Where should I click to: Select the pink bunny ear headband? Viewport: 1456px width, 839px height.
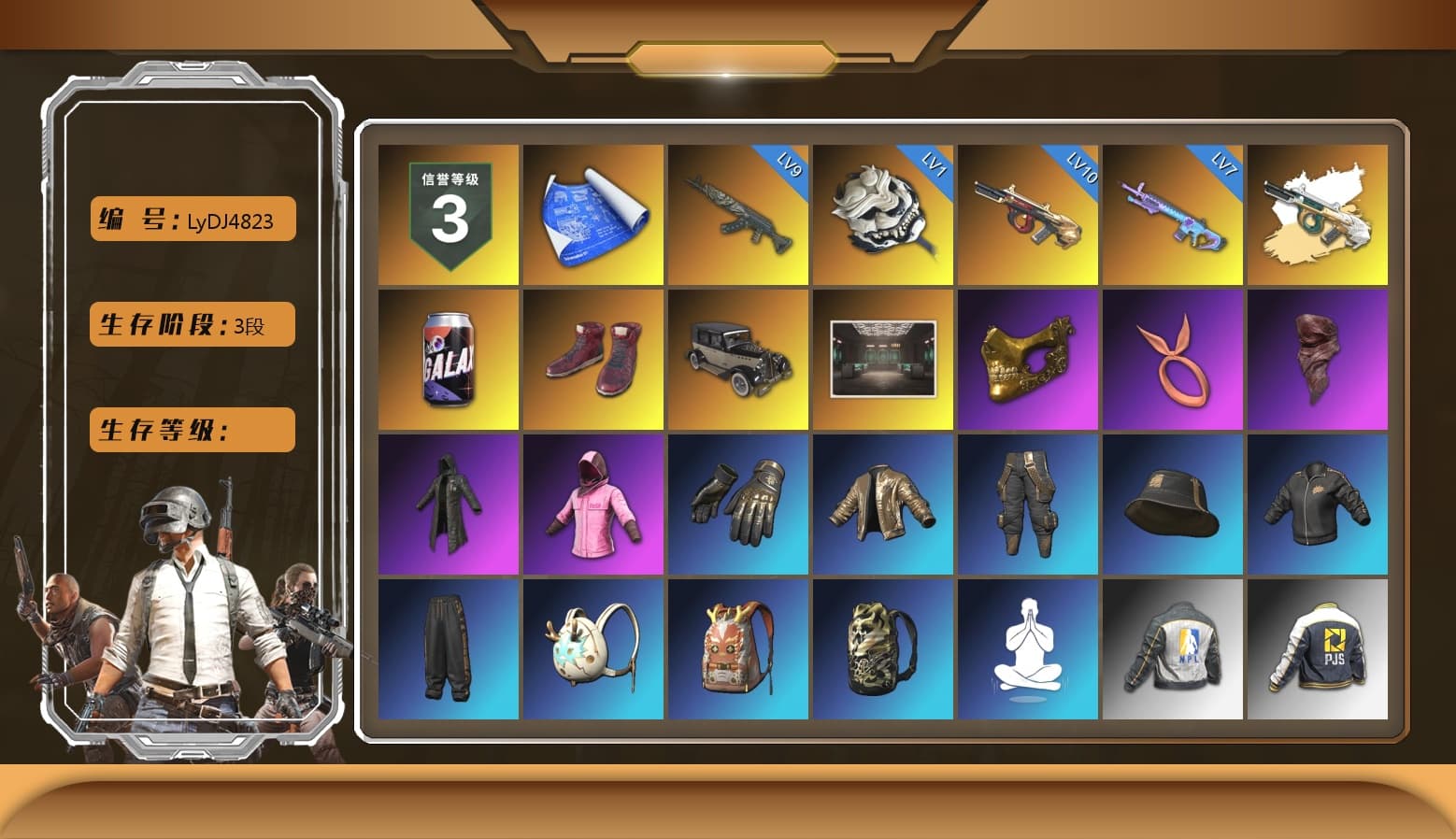(x=1173, y=358)
